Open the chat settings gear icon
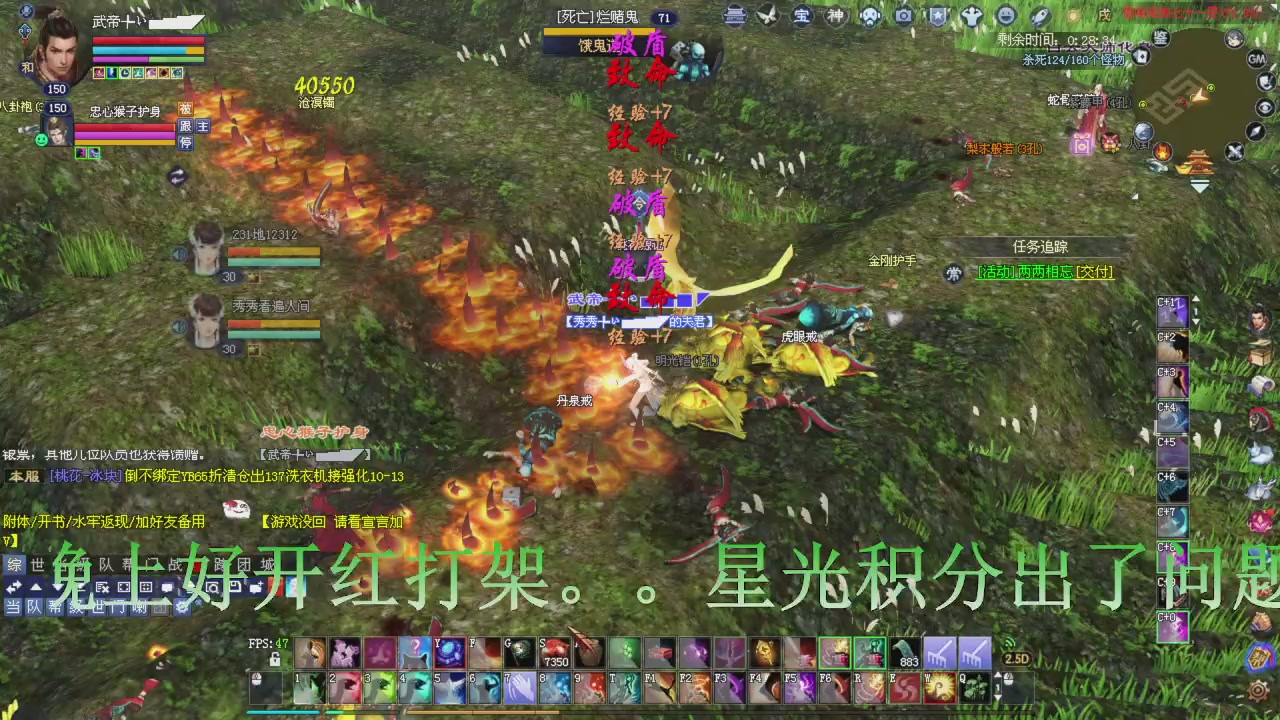 [184, 607]
